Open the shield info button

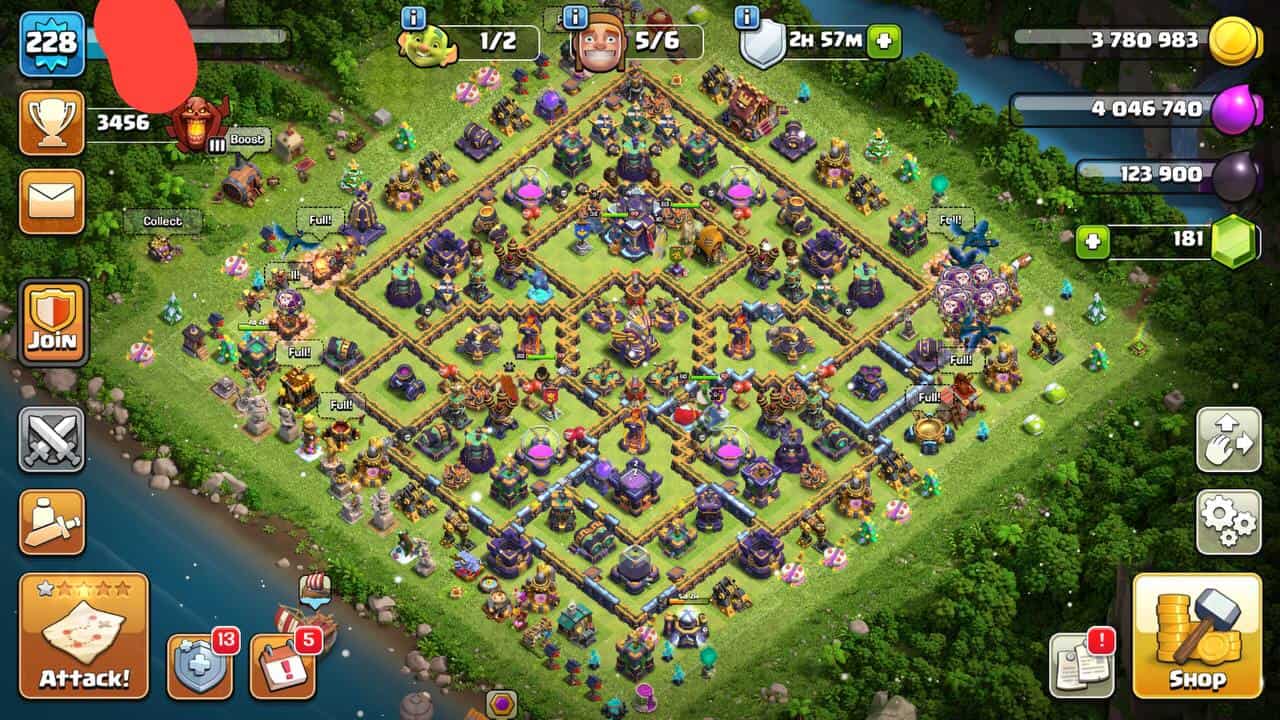747,17
